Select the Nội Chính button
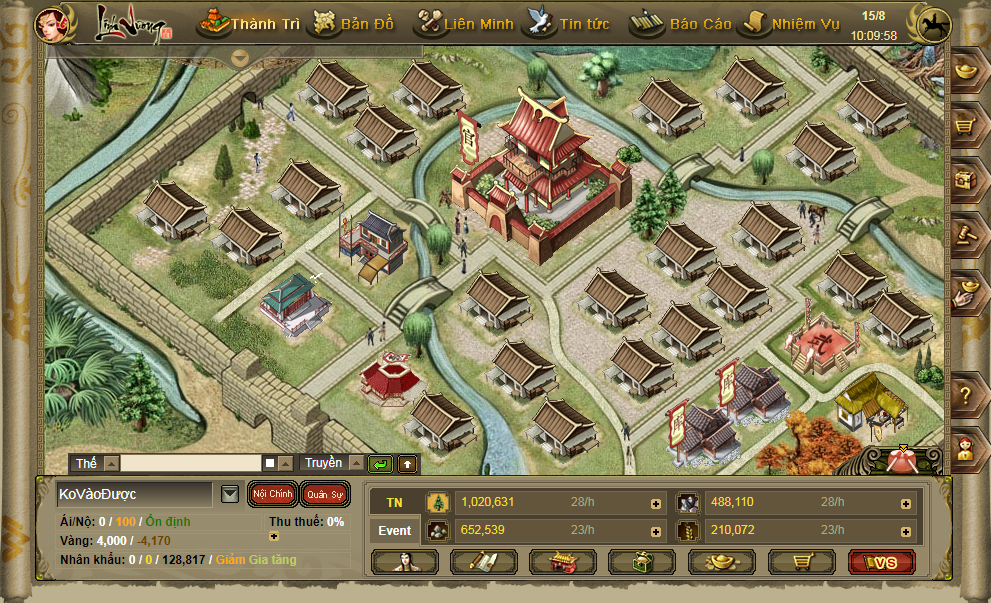 272,494
